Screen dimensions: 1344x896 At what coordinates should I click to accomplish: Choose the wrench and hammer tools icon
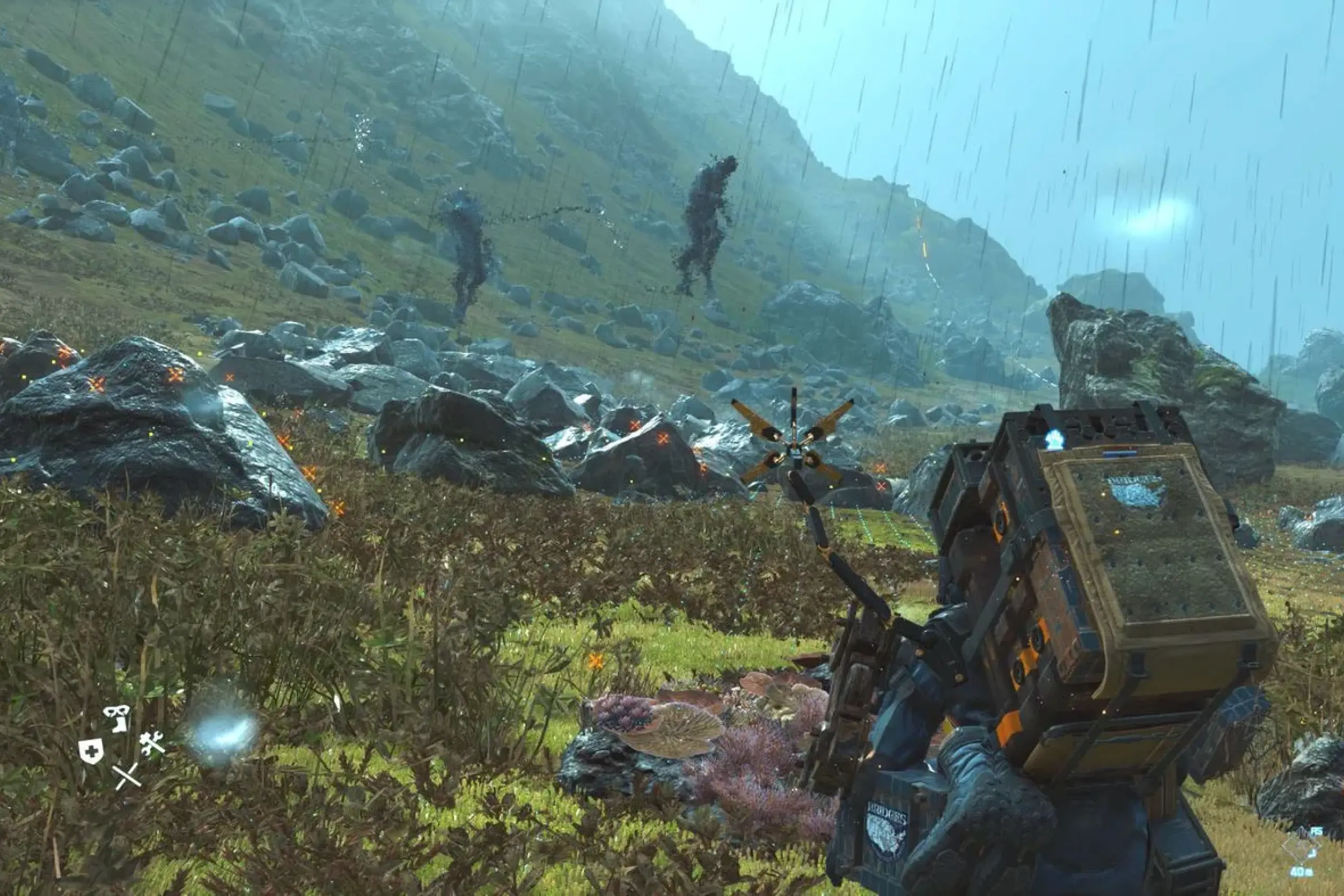[x=152, y=743]
